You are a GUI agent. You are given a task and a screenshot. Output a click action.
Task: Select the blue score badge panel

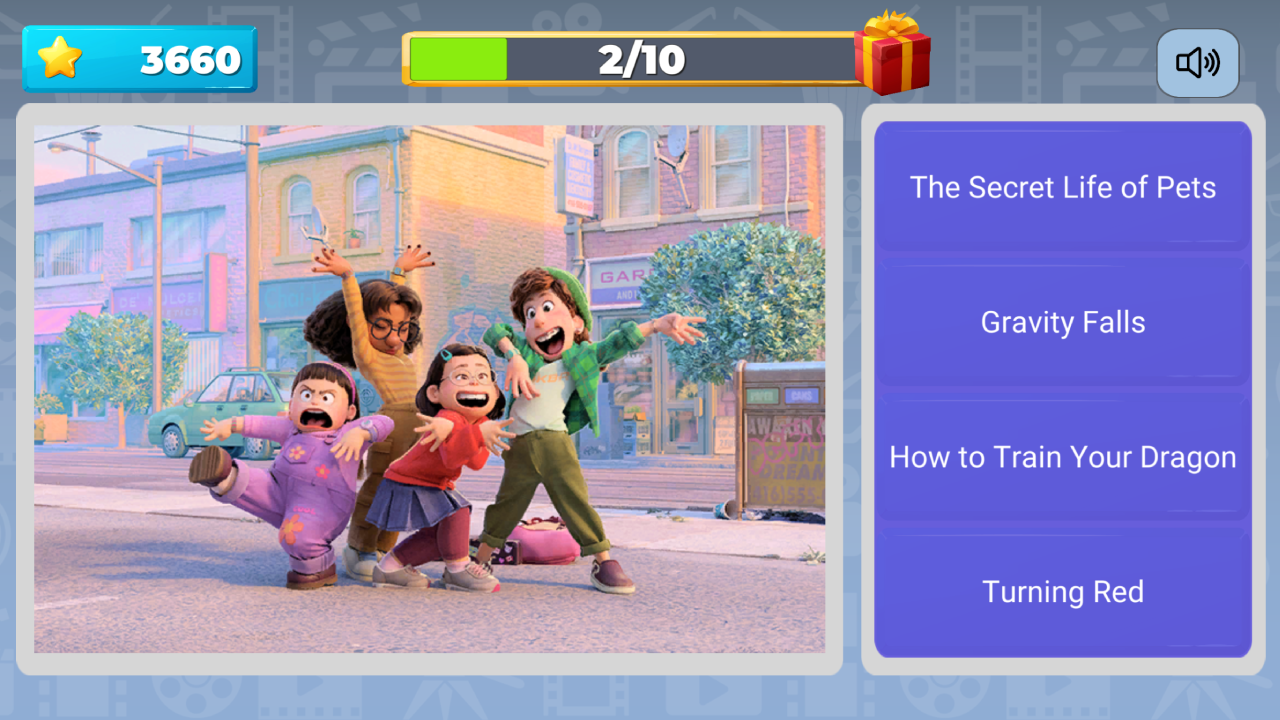(x=140, y=58)
